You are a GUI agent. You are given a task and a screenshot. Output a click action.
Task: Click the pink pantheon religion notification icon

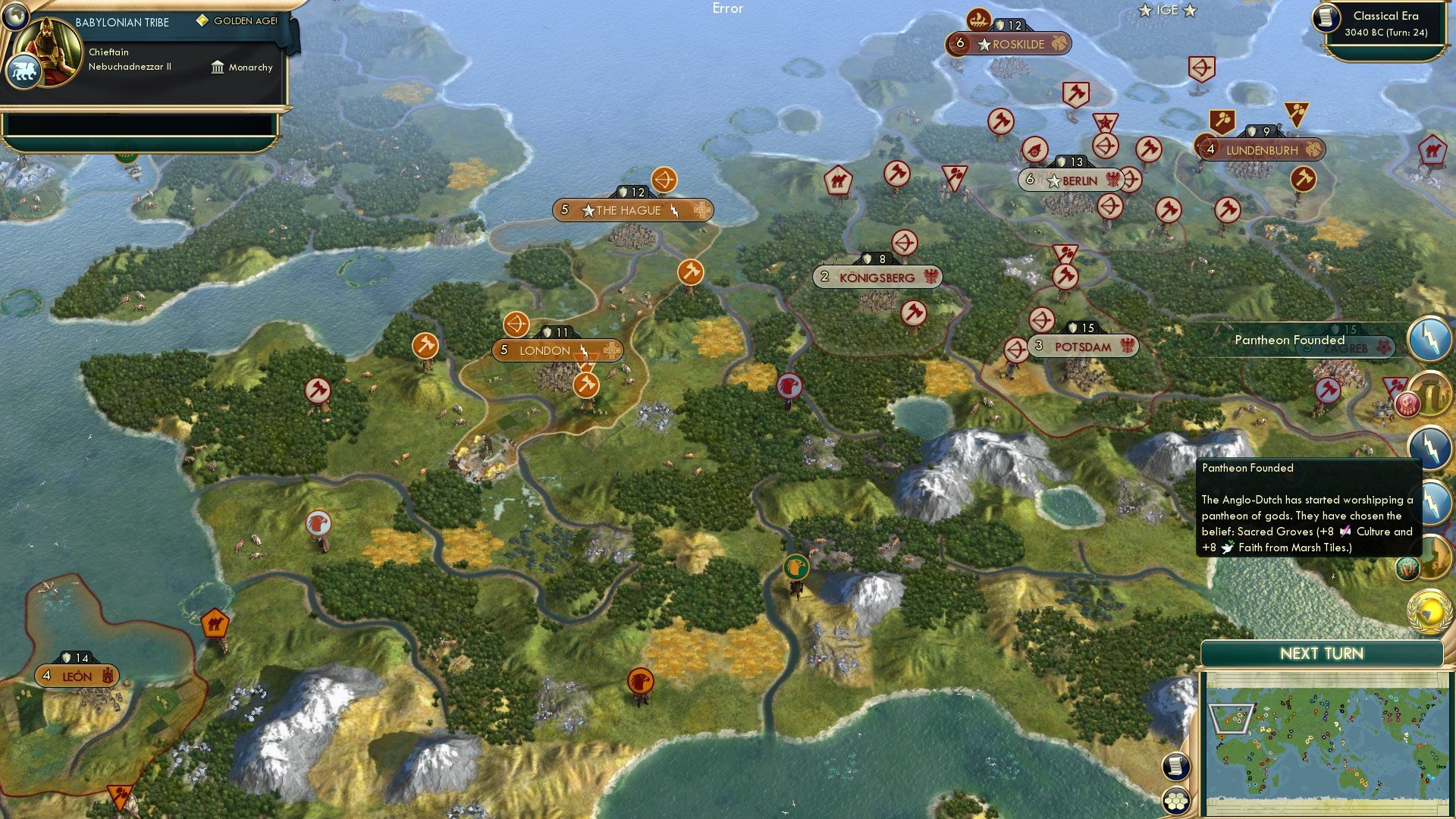[1409, 403]
